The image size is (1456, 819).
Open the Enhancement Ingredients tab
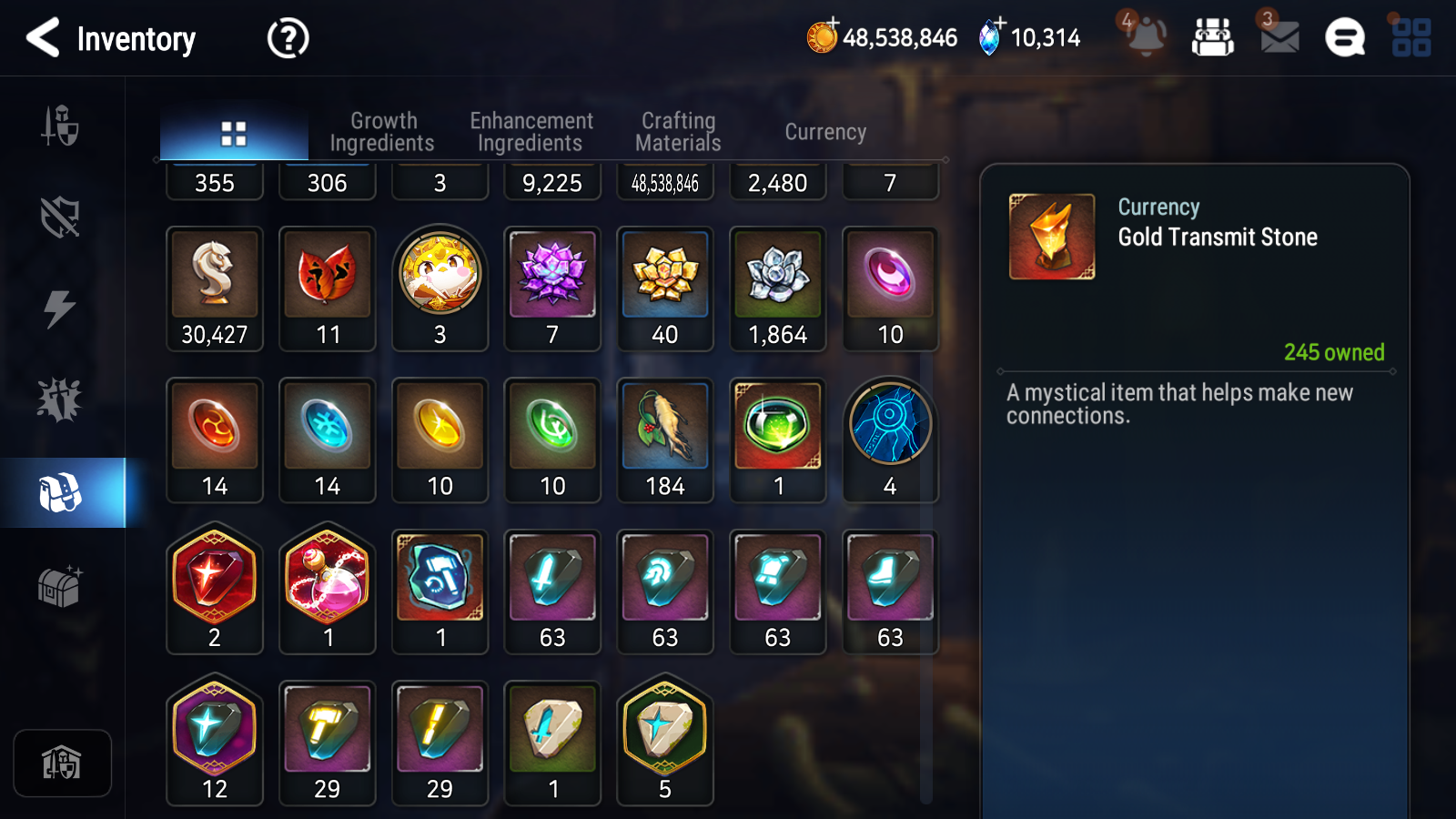[531, 132]
